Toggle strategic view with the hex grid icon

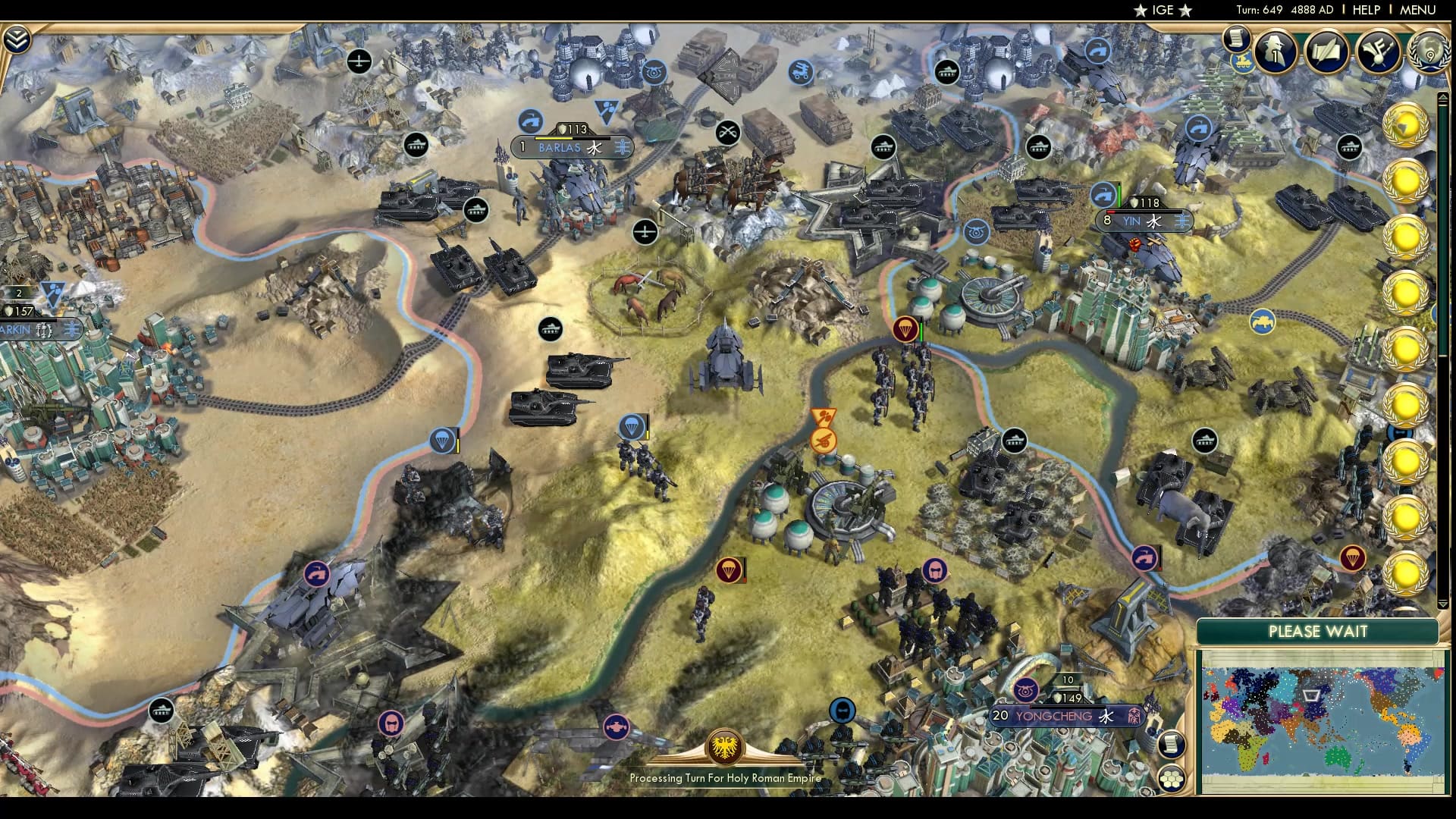point(1172,780)
